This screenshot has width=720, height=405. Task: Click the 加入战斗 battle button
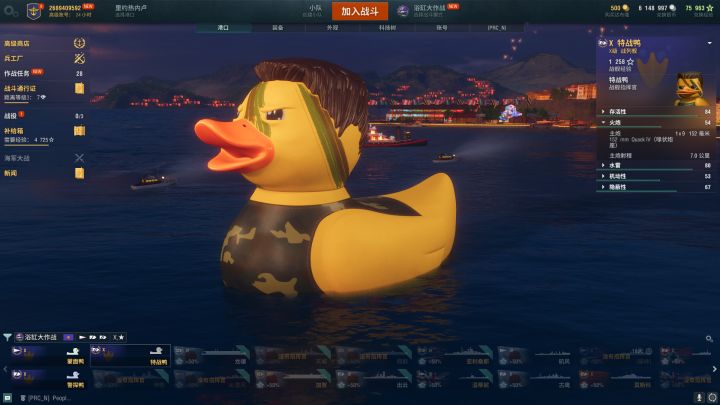pos(359,11)
